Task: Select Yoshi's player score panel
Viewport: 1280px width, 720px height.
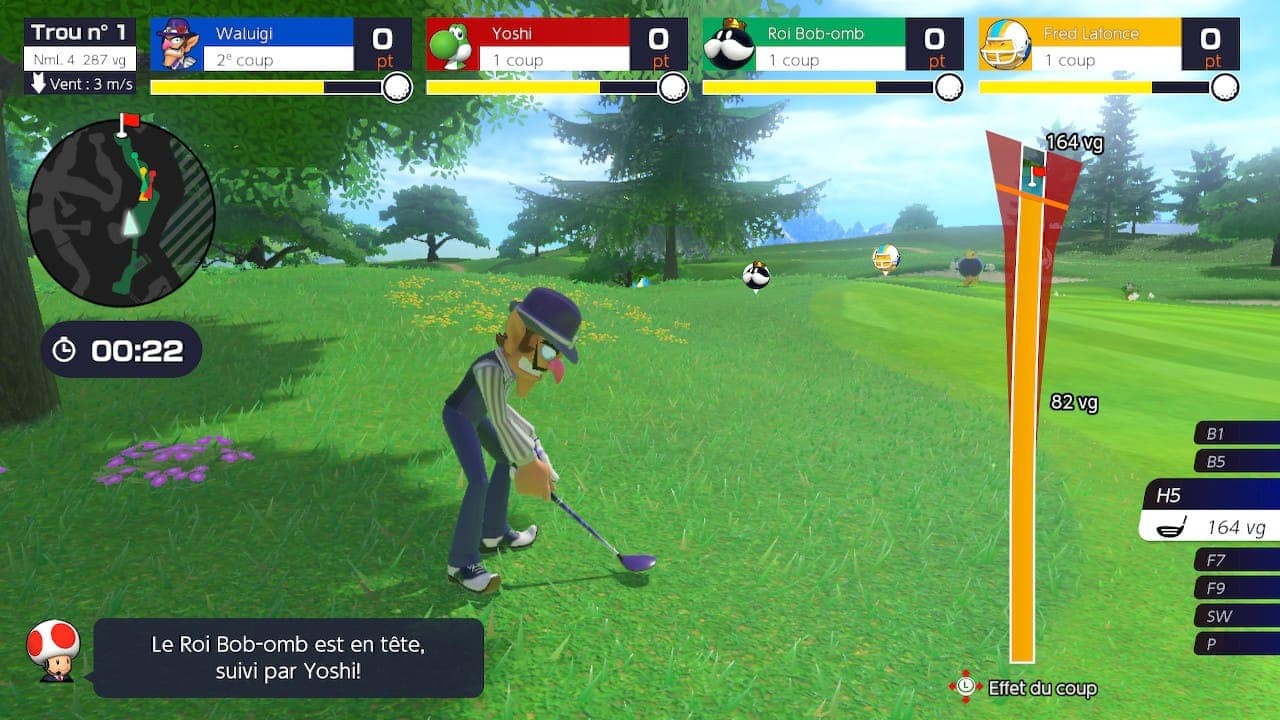Action: tap(556, 45)
